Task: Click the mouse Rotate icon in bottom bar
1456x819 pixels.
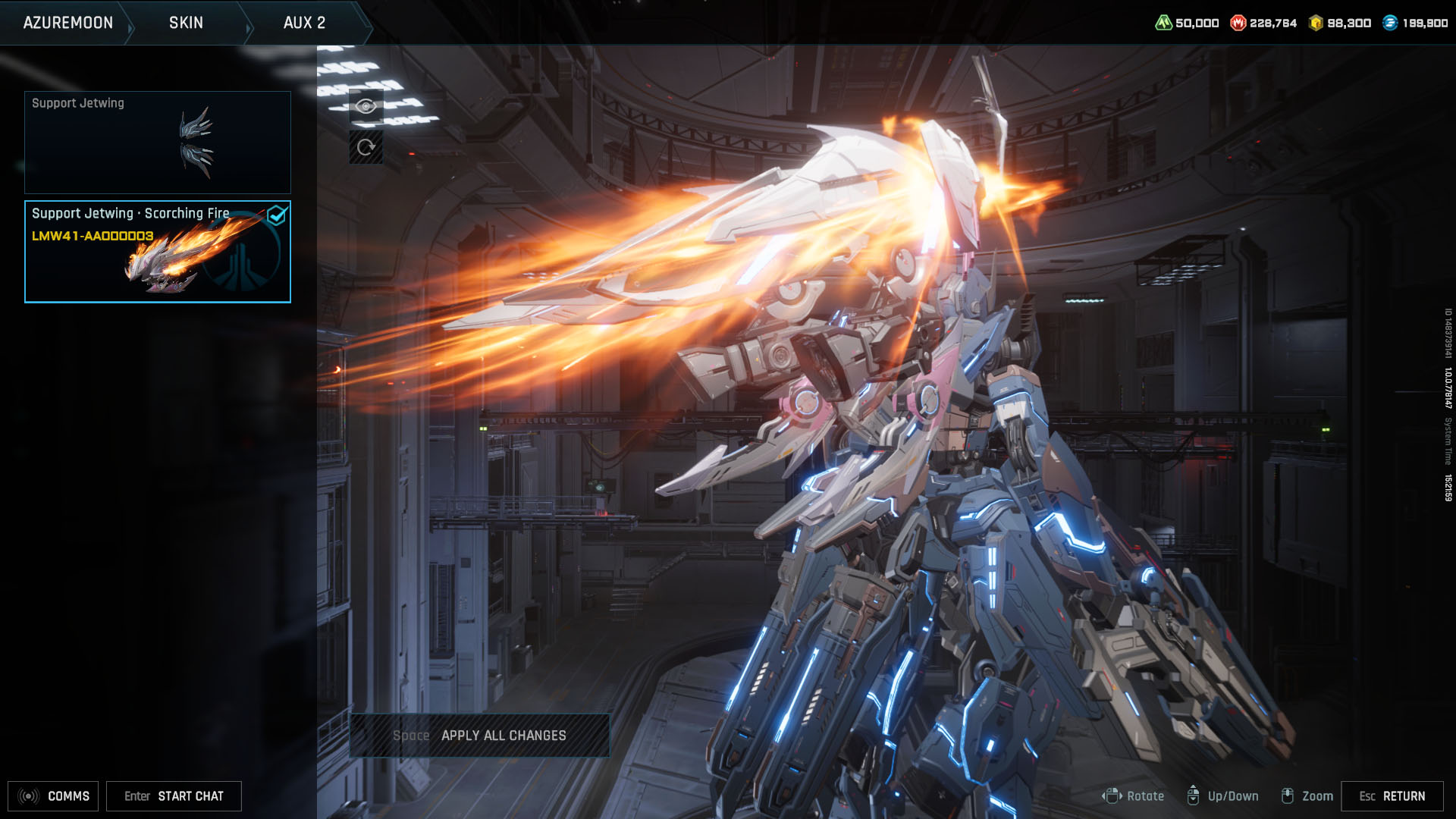Action: [1112, 796]
